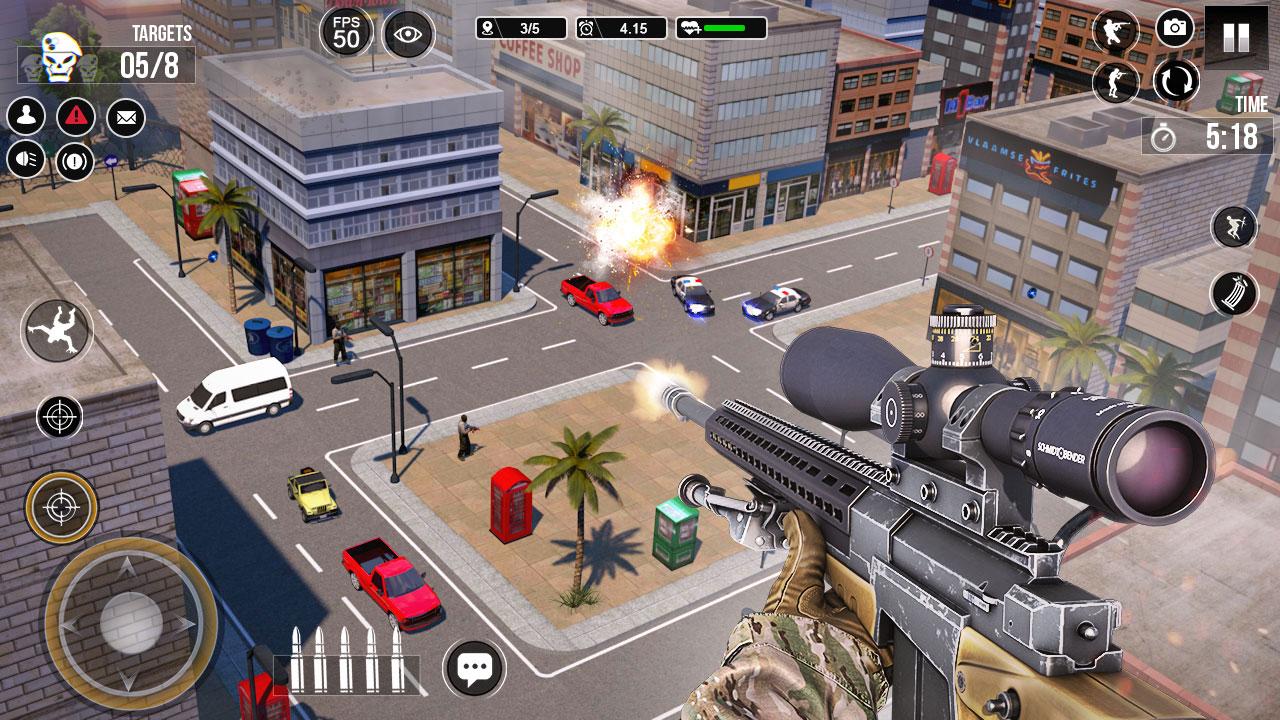
Task: Activate the falling figure action button
Action: [57, 331]
